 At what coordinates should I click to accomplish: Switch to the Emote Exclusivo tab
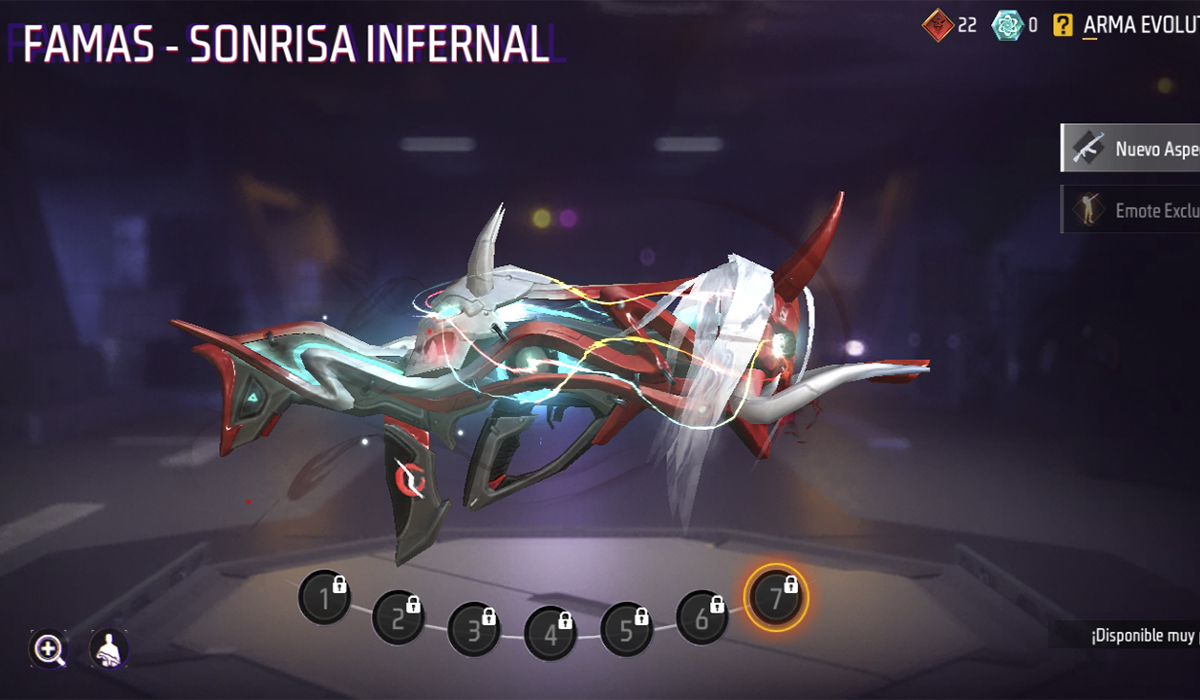pyautogui.click(x=1131, y=210)
